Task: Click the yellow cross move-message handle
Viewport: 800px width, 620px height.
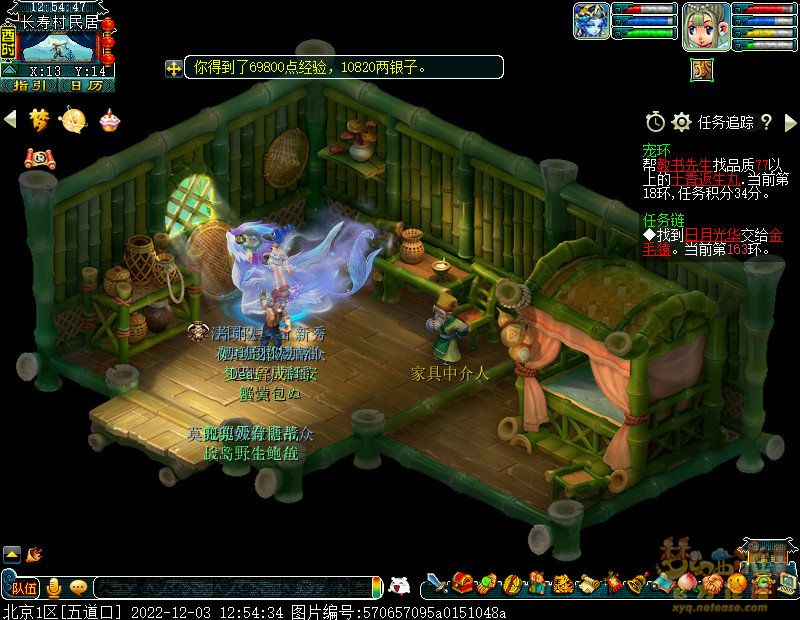Action: point(174,68)
